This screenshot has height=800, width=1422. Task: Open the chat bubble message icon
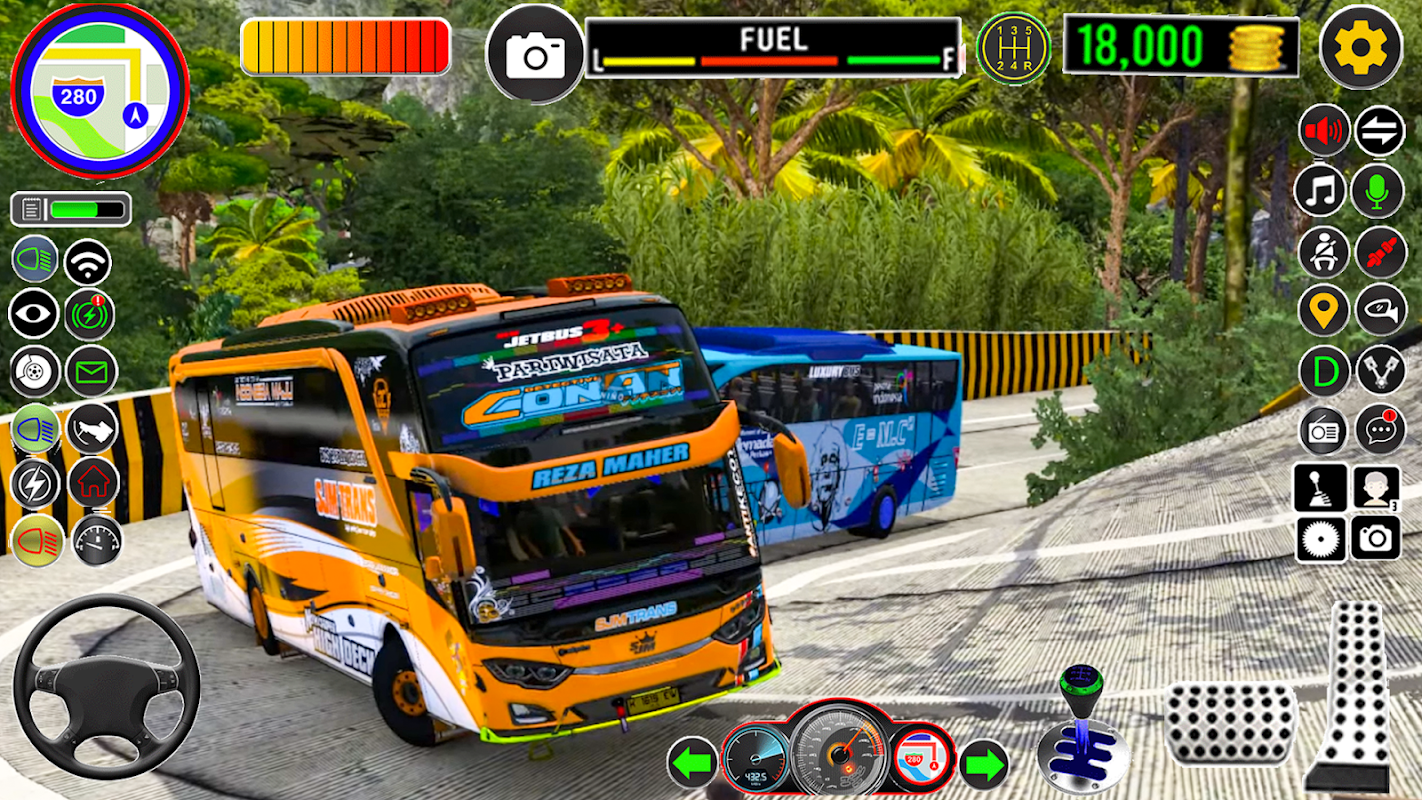[1380, 430]
